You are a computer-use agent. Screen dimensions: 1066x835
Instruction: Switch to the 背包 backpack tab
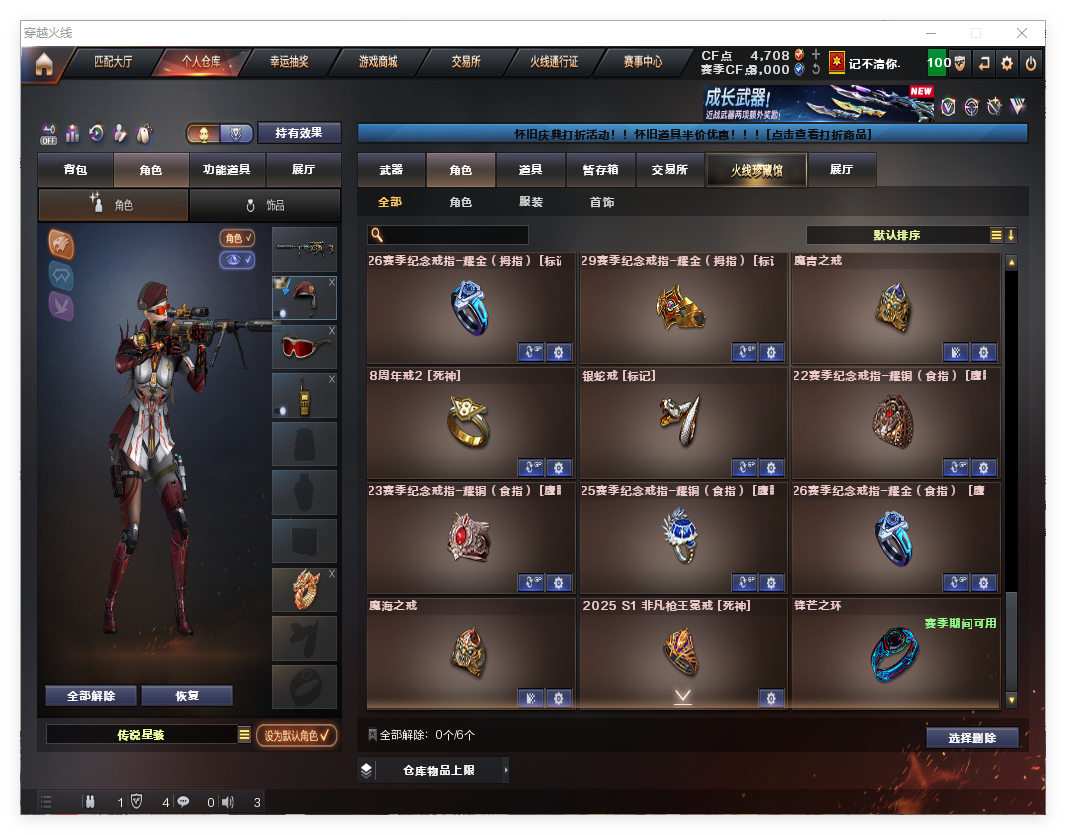coord(75,170)
